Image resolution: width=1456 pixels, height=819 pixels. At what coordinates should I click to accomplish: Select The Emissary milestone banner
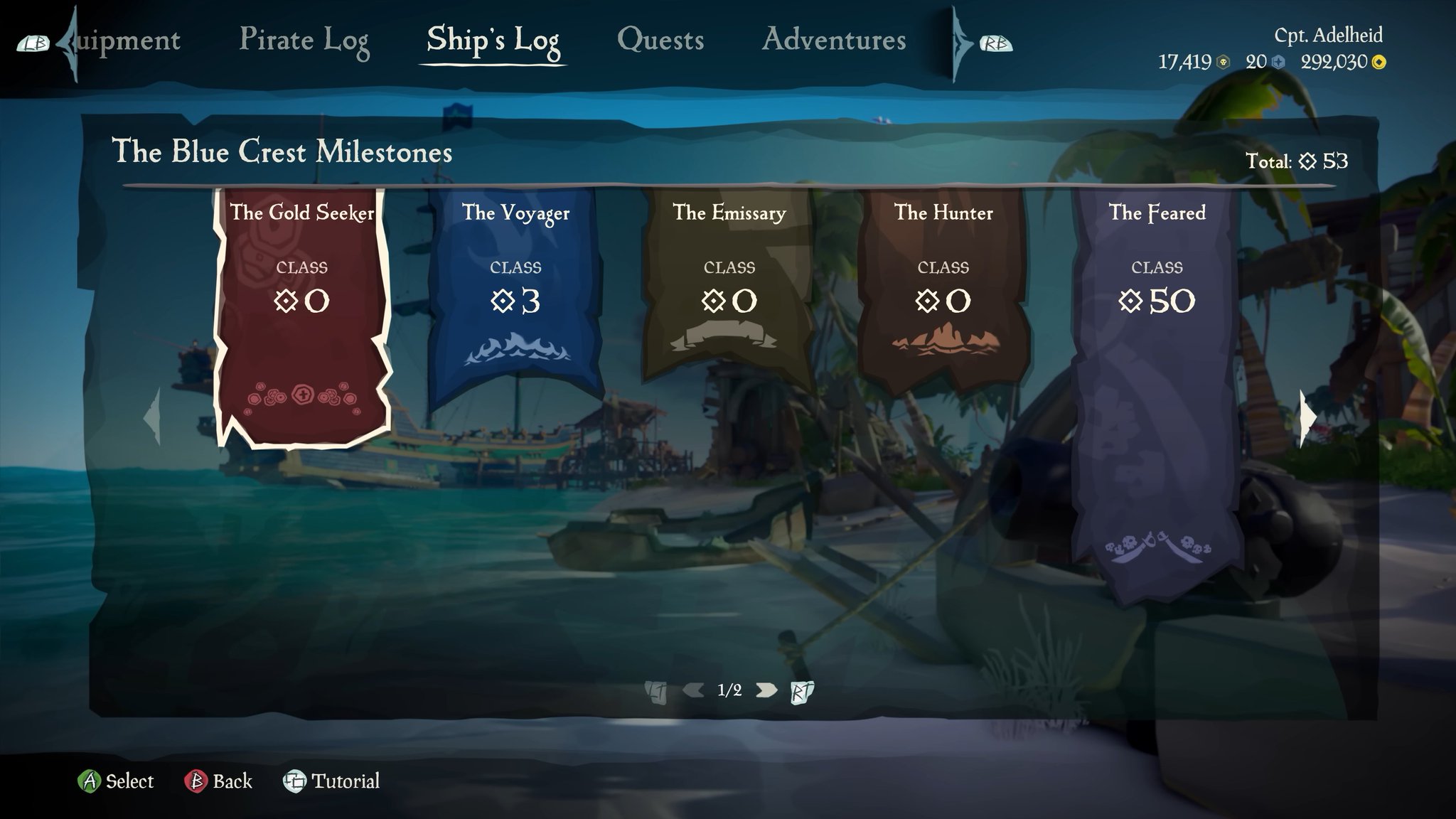click(x=729, y=306)
